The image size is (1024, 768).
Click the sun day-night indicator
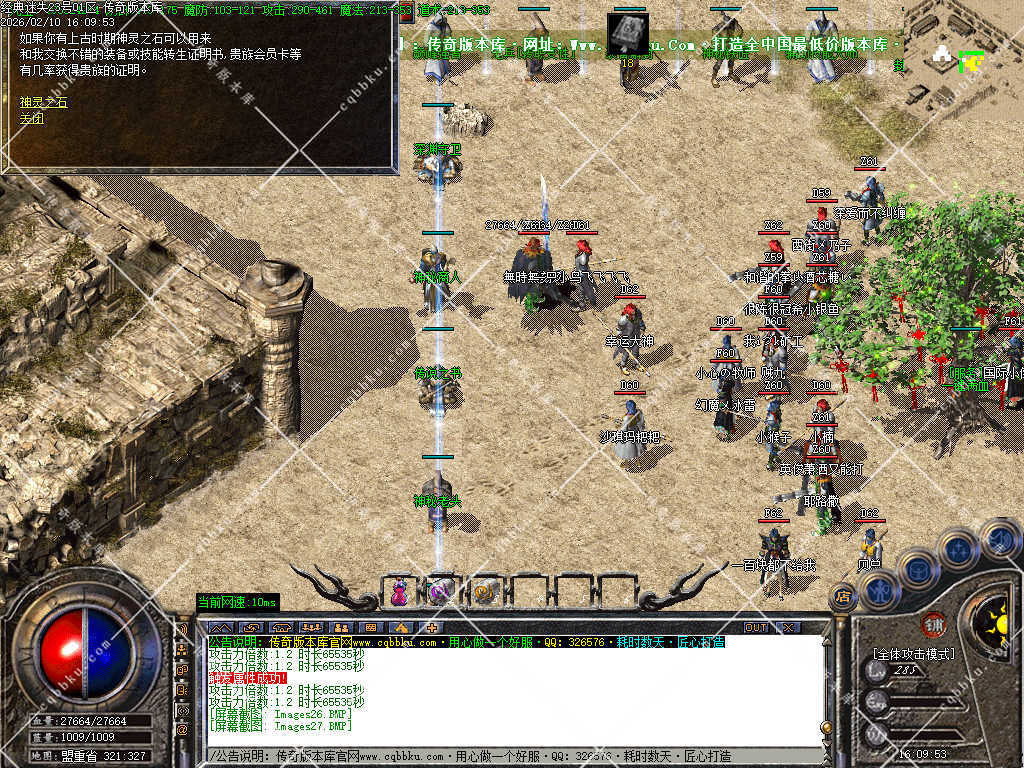click(995, 622)
